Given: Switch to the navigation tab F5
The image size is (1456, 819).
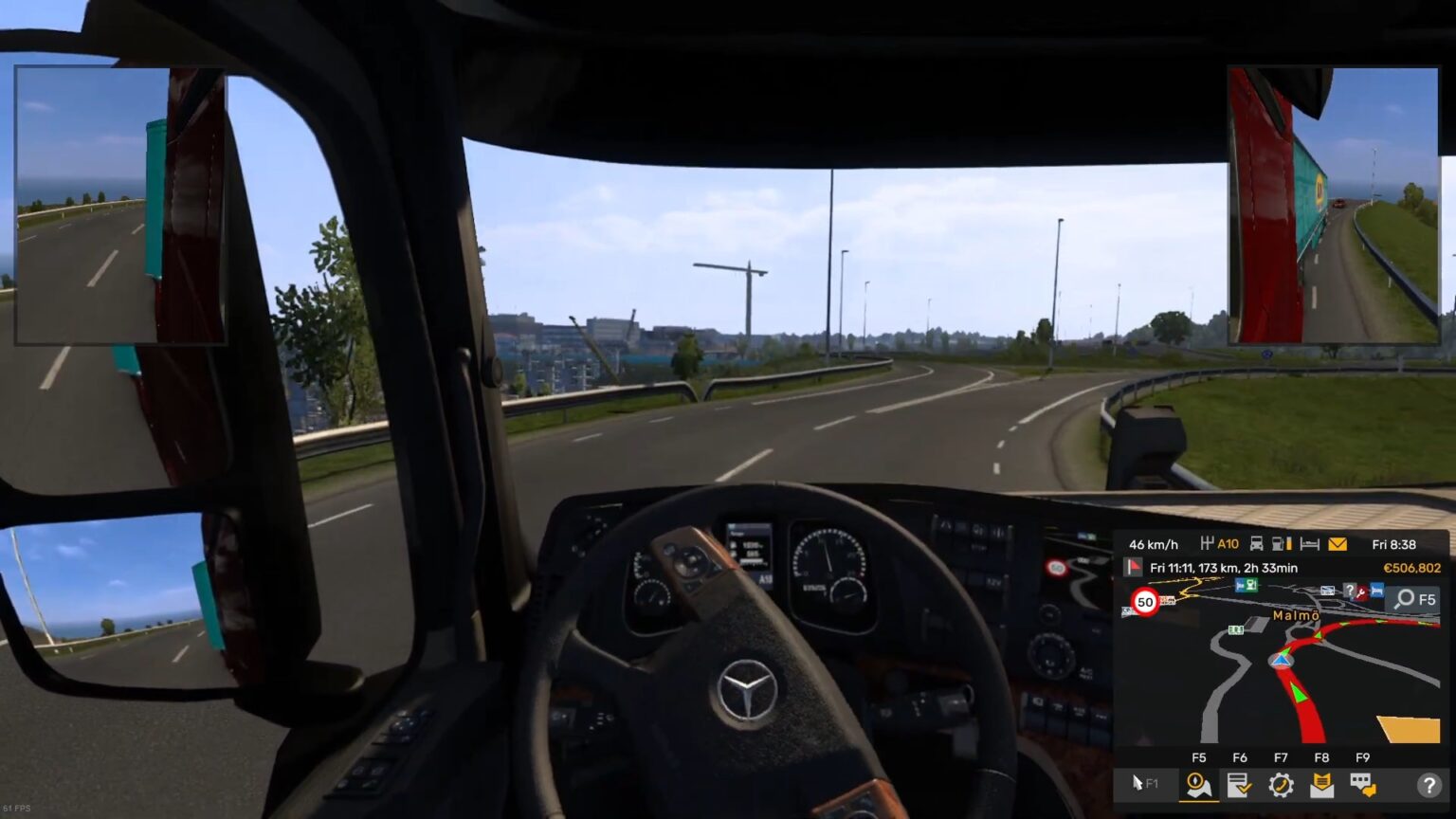Looking at the screenshot, I should click(x=1199, y=786).
